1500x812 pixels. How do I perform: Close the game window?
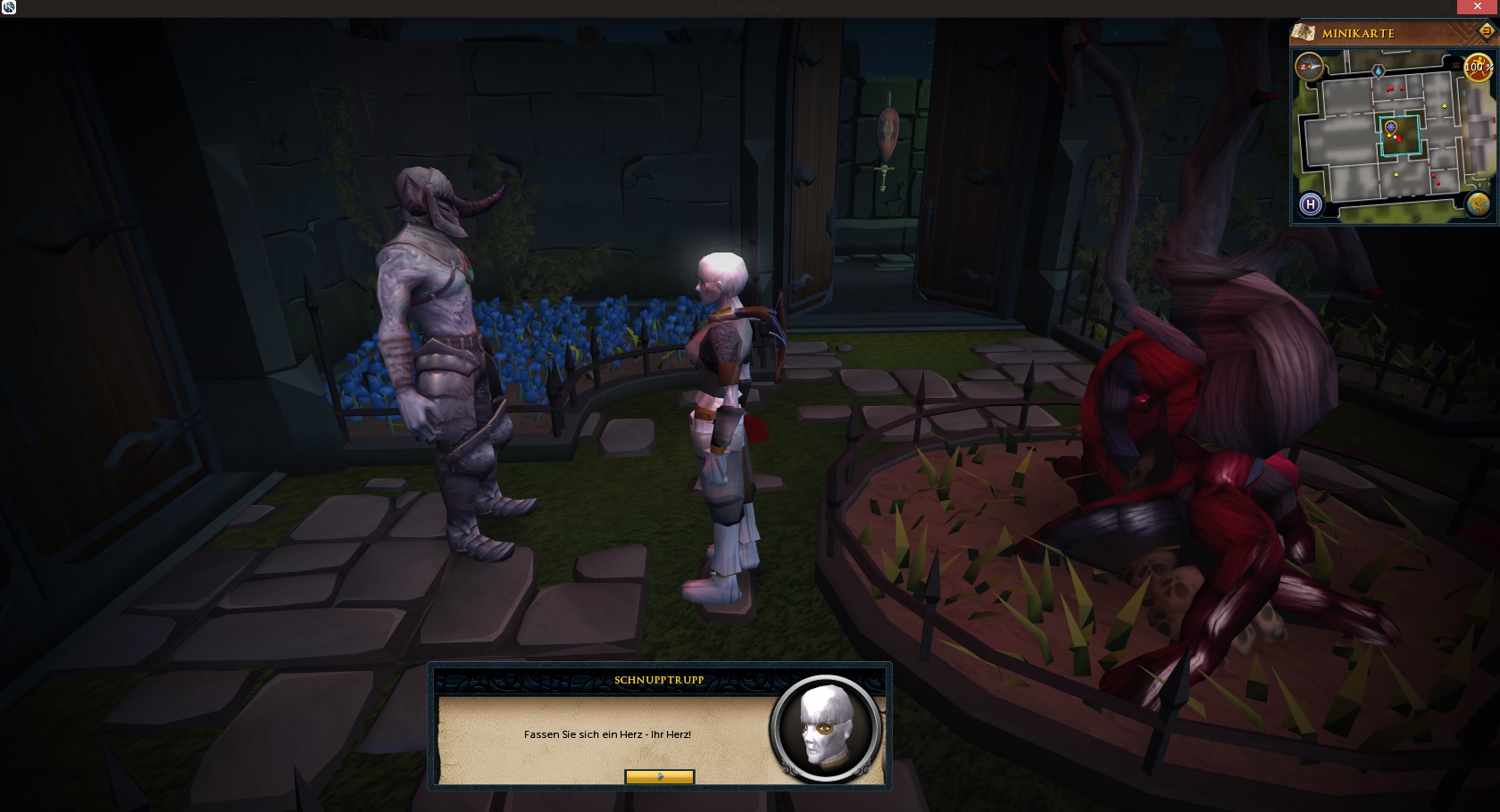click(x=1477, y=7)
